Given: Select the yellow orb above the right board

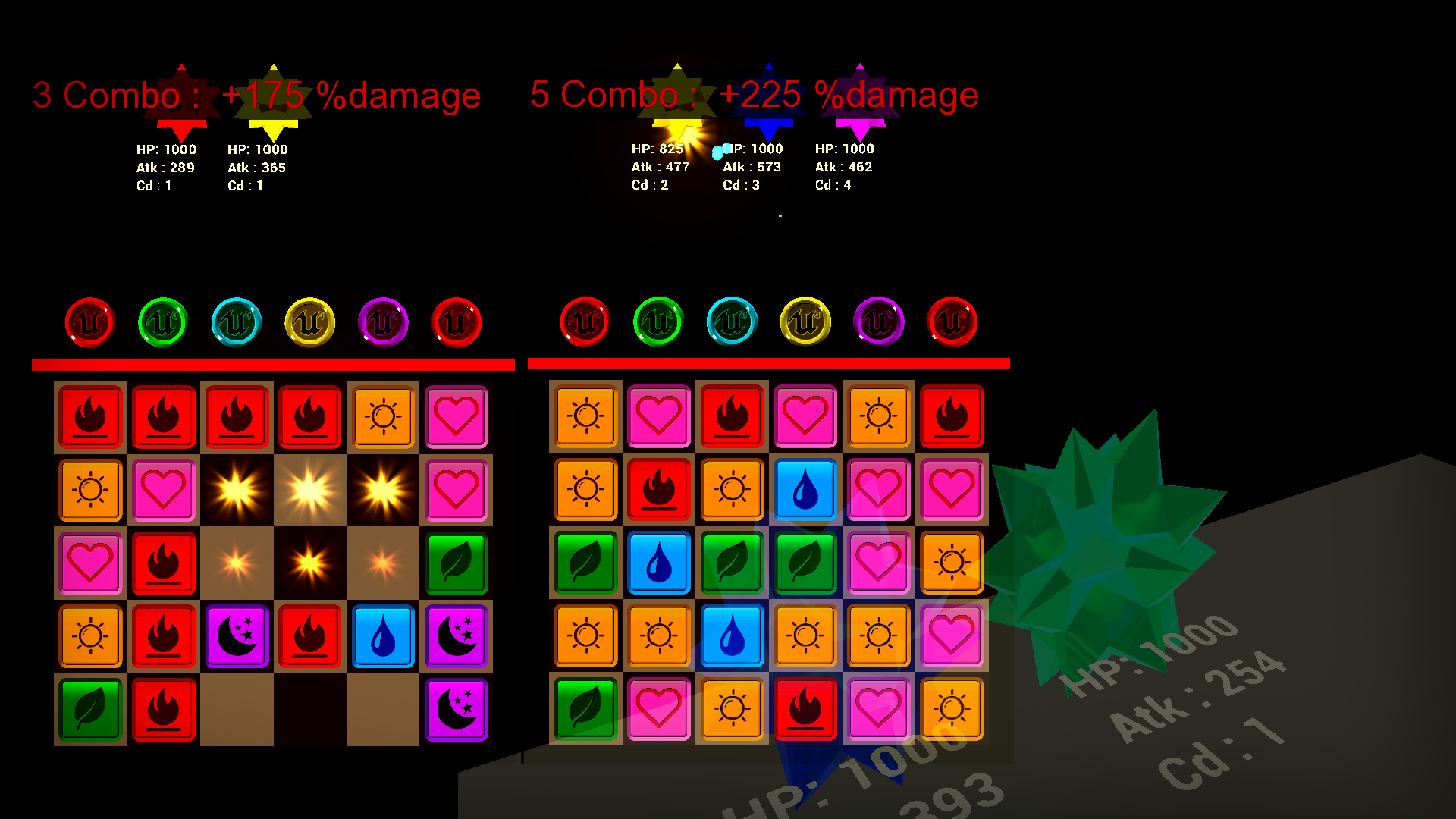Looking at the screenshot, I should coord(805,322).
